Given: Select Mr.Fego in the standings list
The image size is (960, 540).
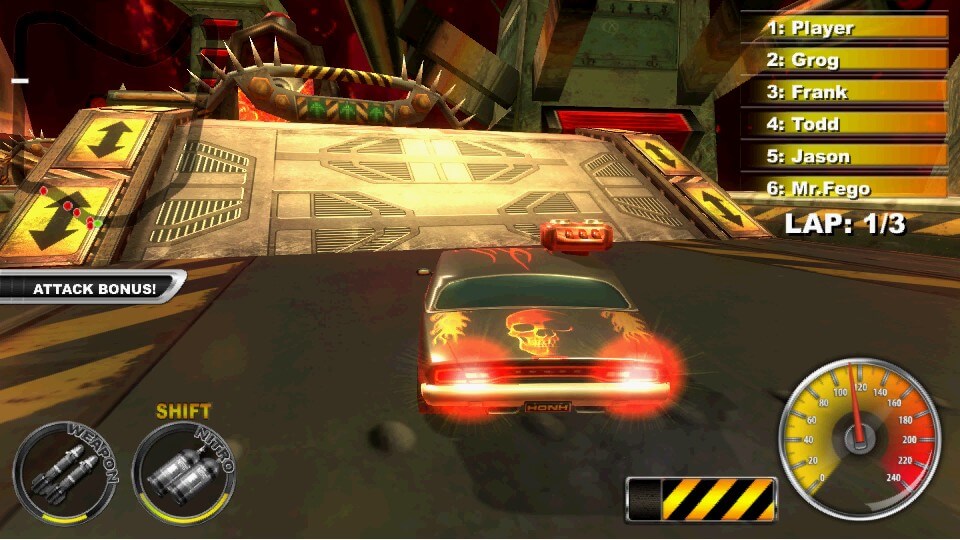Looking at the screenshot, I should (842, 188).
